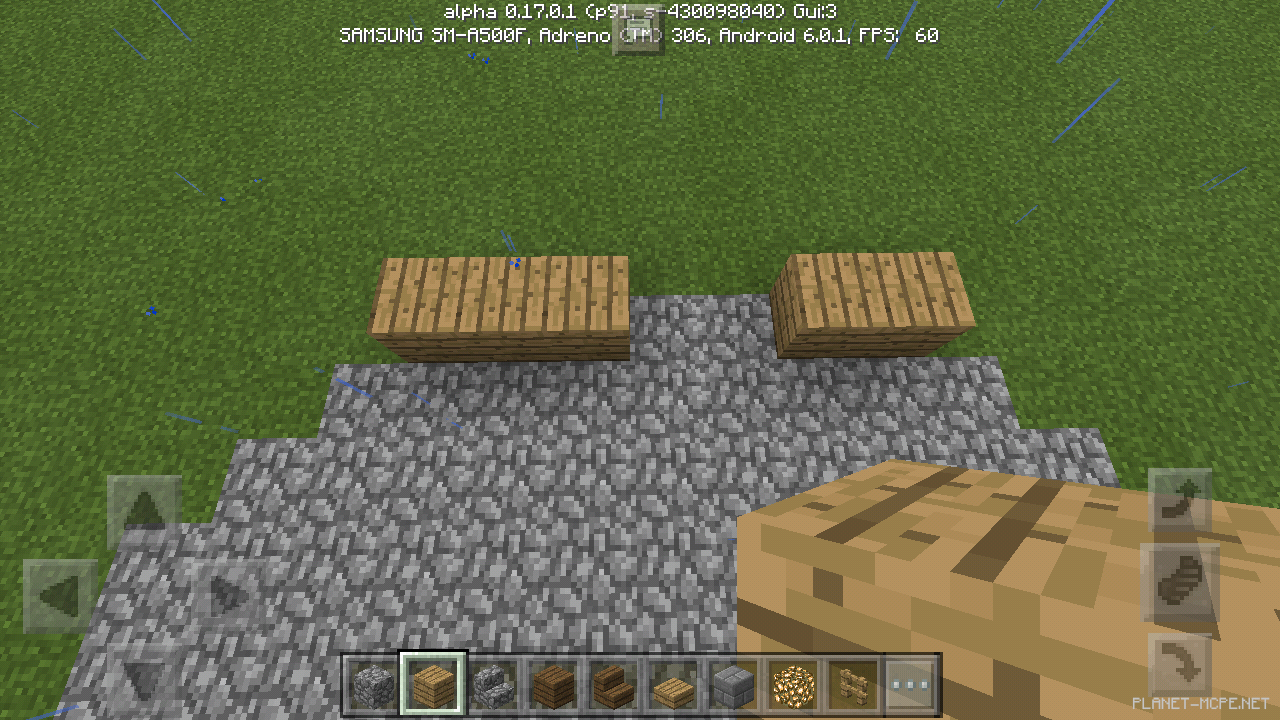
Task: Select the dark spruce planks hotbar slot
Action: tap(552, 684)
